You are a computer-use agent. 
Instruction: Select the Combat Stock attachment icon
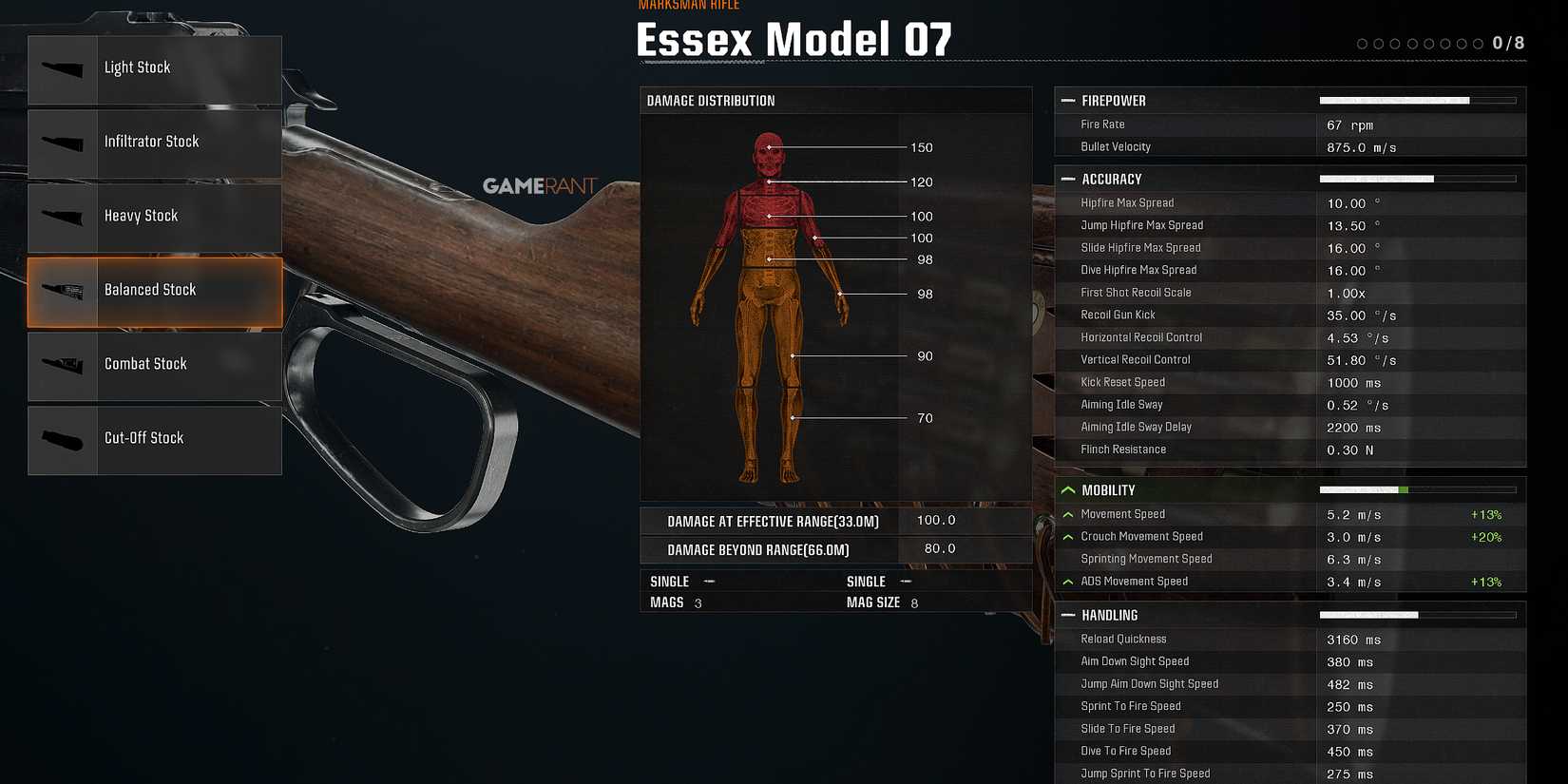62,366
